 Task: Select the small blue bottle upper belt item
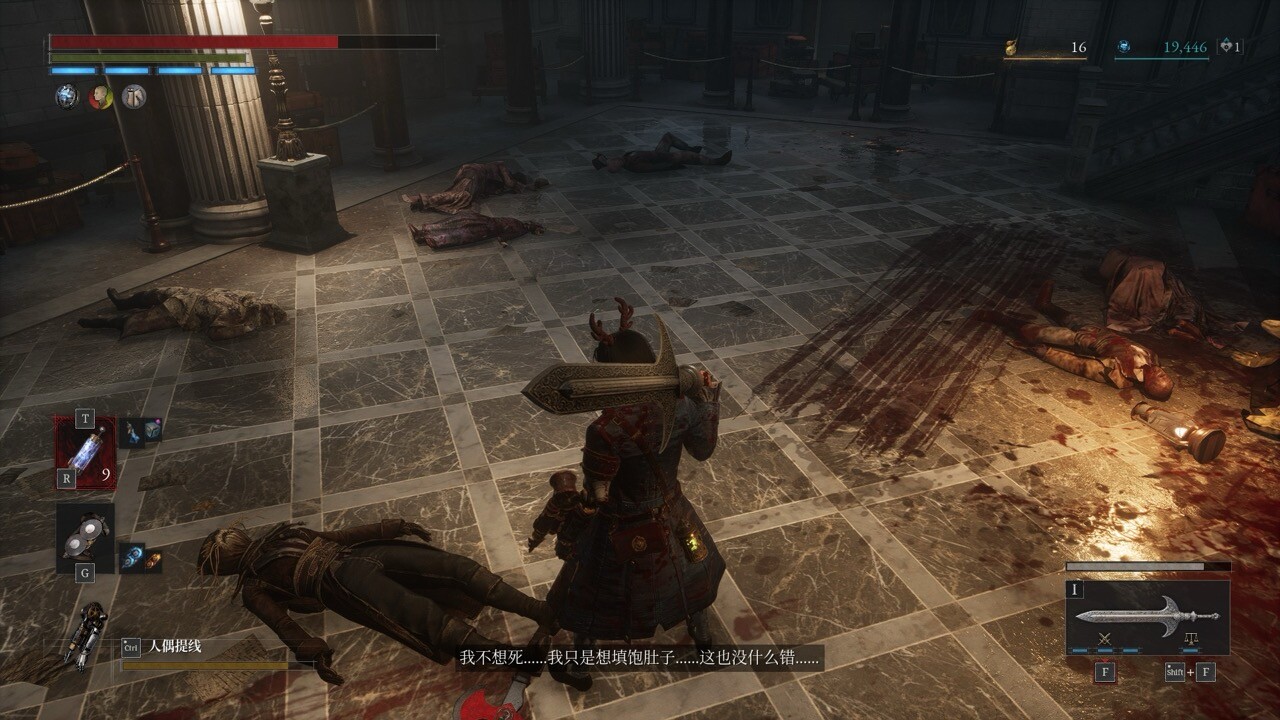(x=133, y=430)
